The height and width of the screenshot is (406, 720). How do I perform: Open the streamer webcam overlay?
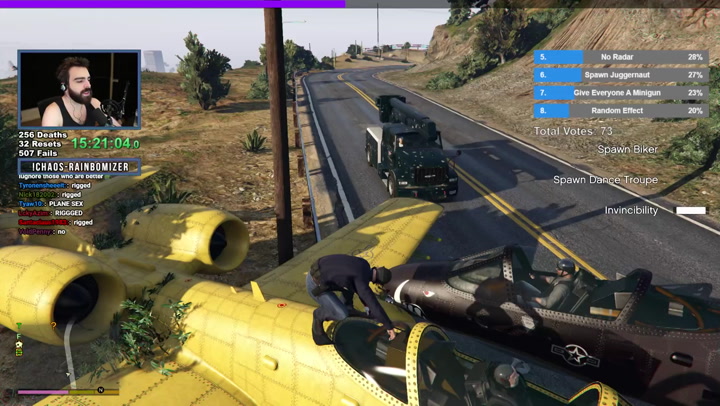[x=79, y=90]
